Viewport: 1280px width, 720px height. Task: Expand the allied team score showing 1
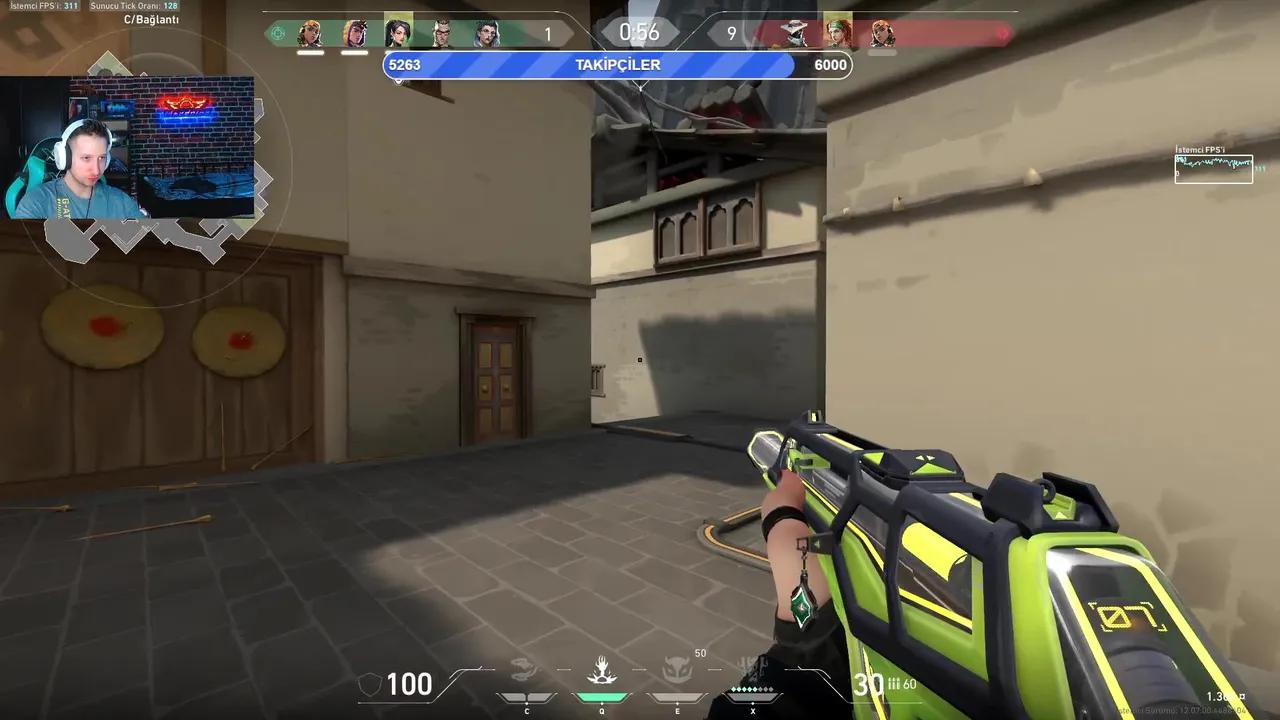(547, 33)
